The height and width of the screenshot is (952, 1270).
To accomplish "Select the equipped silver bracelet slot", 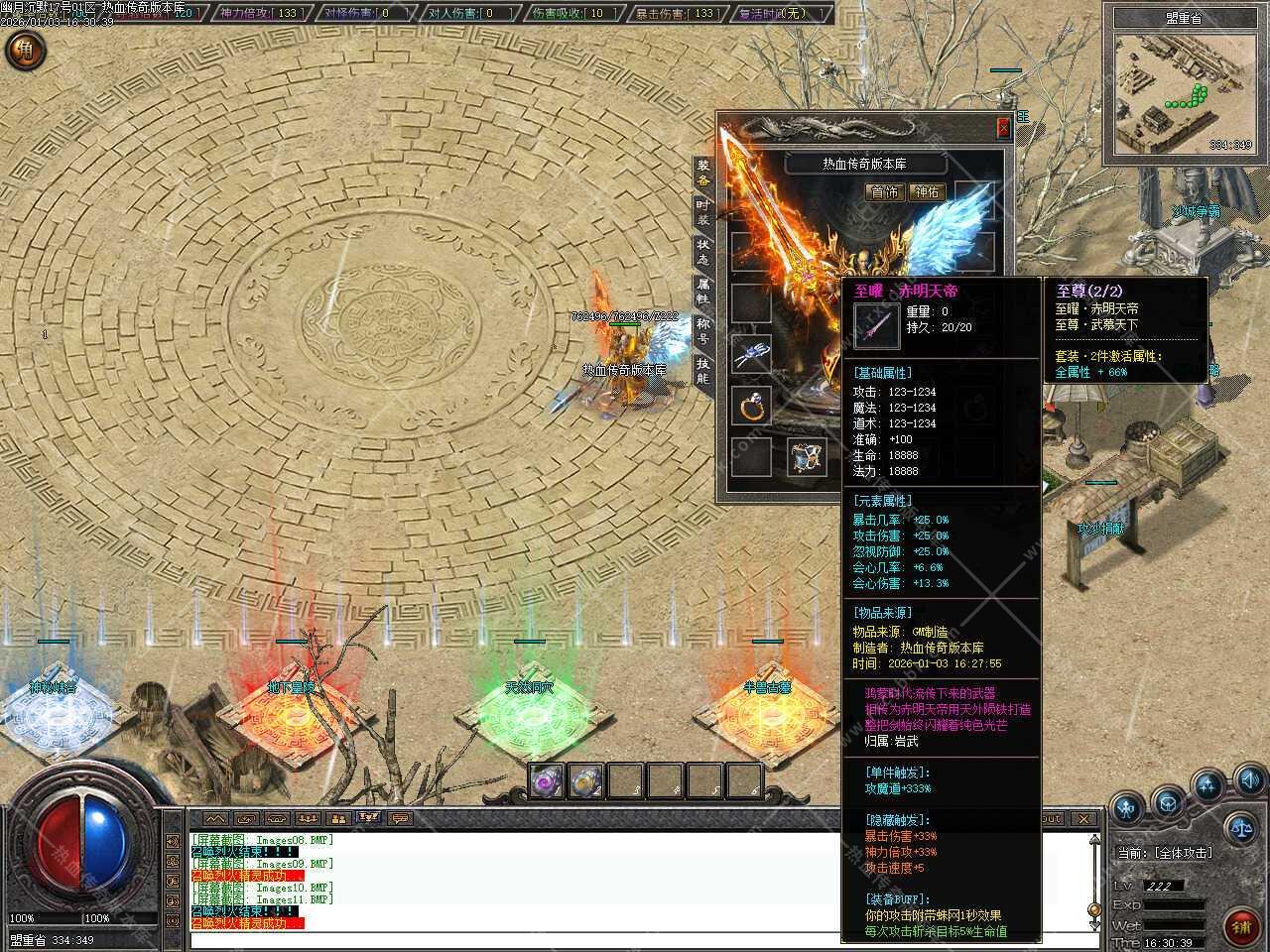I will tap(751, 354).
